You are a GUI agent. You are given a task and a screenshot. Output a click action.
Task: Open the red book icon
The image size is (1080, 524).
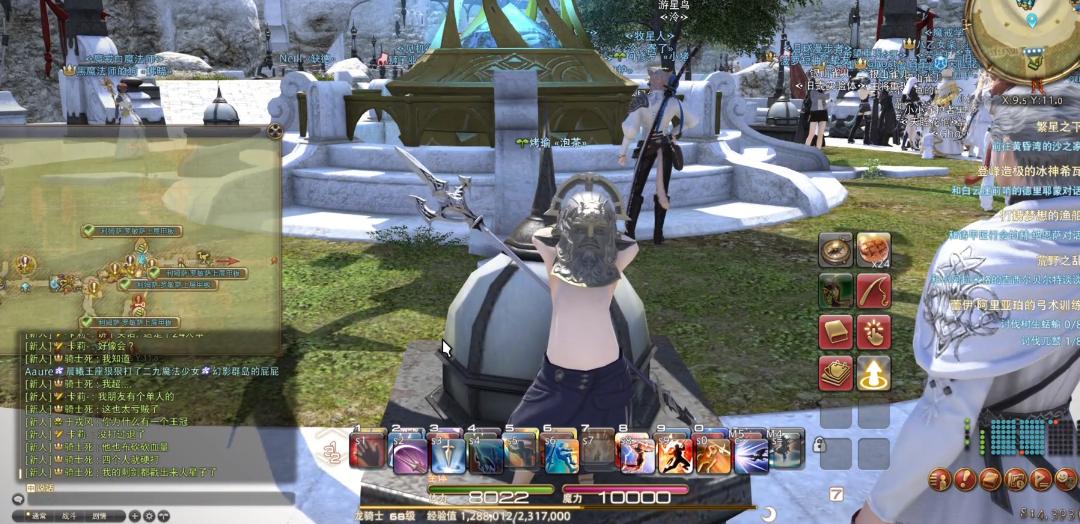(835, 332)
